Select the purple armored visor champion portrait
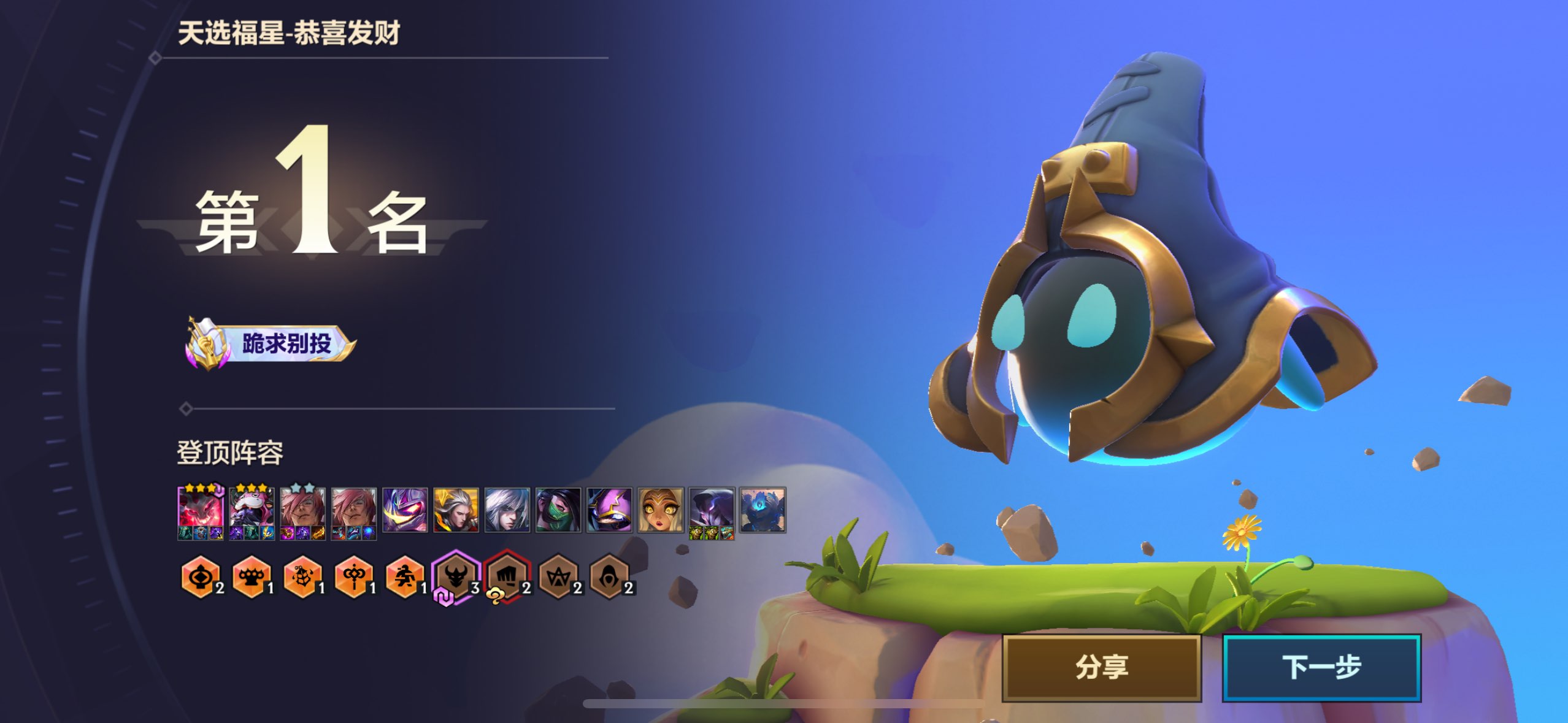This screenshot has width=1568, height=723. pyautogui.click(x=405, y=510)
